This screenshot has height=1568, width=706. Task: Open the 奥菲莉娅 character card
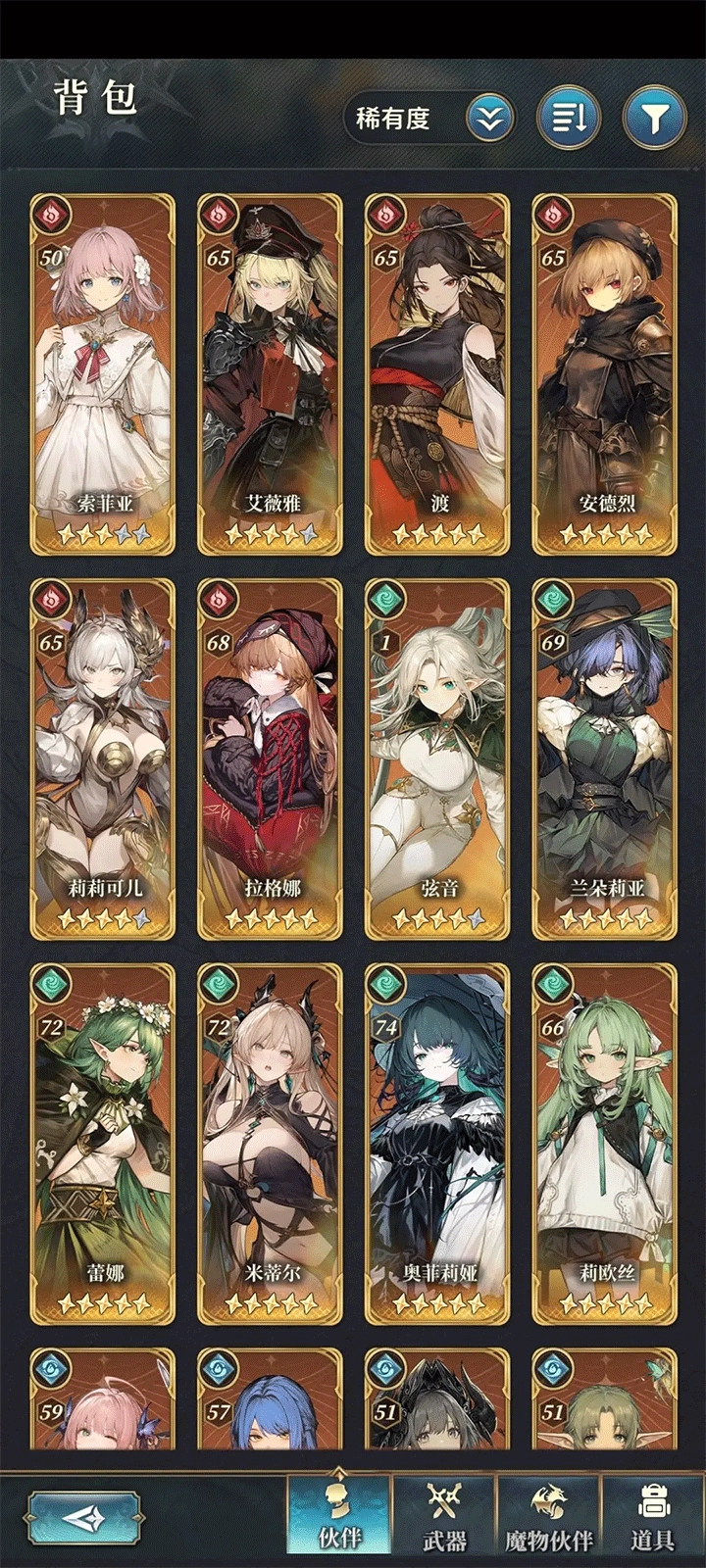pos(438,1143)
